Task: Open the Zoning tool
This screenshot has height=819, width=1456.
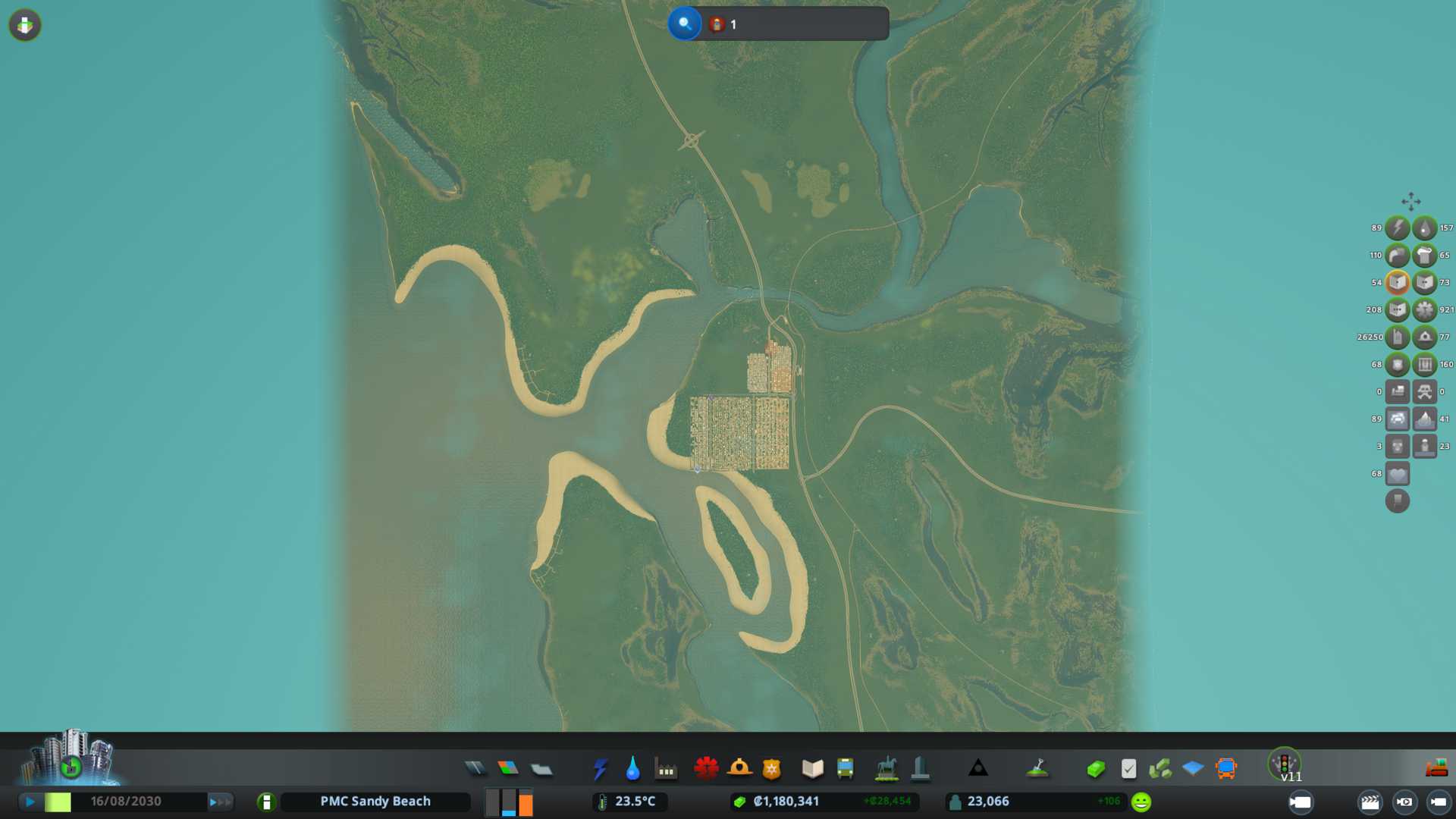Action: pyautogui.click(x=508, y=769)
